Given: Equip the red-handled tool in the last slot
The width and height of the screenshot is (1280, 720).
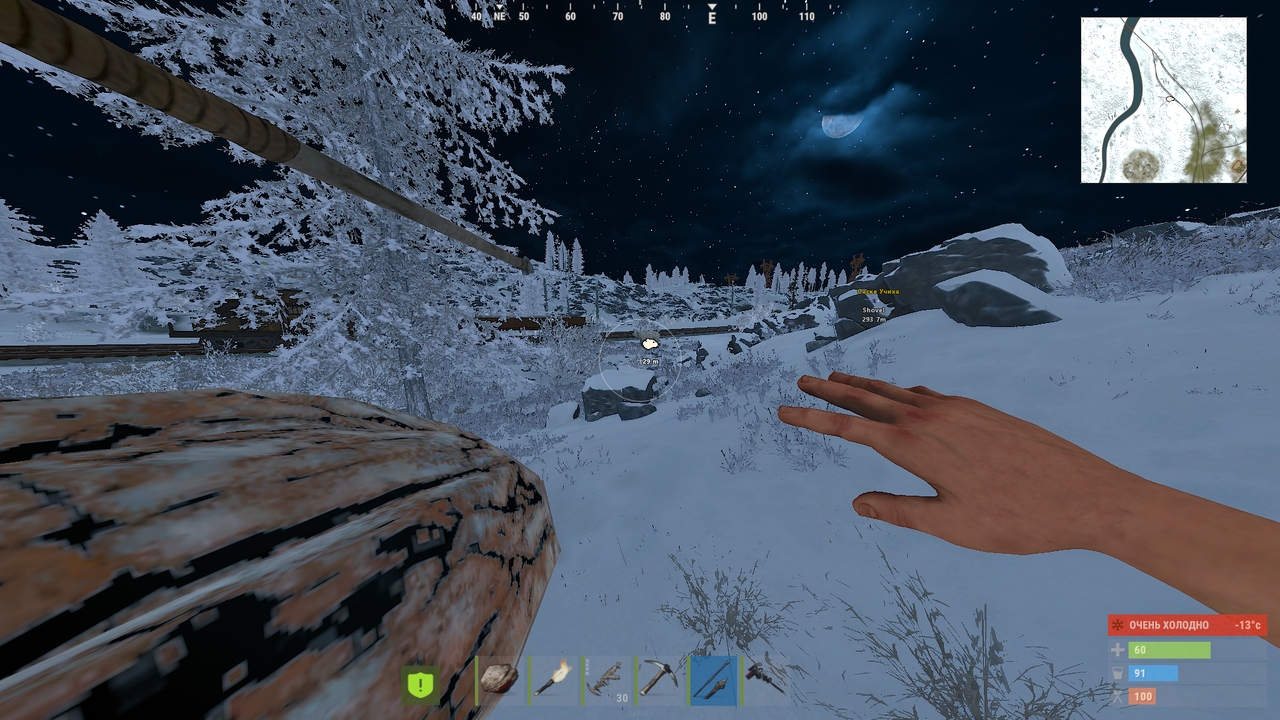Looking at the screenshot, I should click(766, 680).
